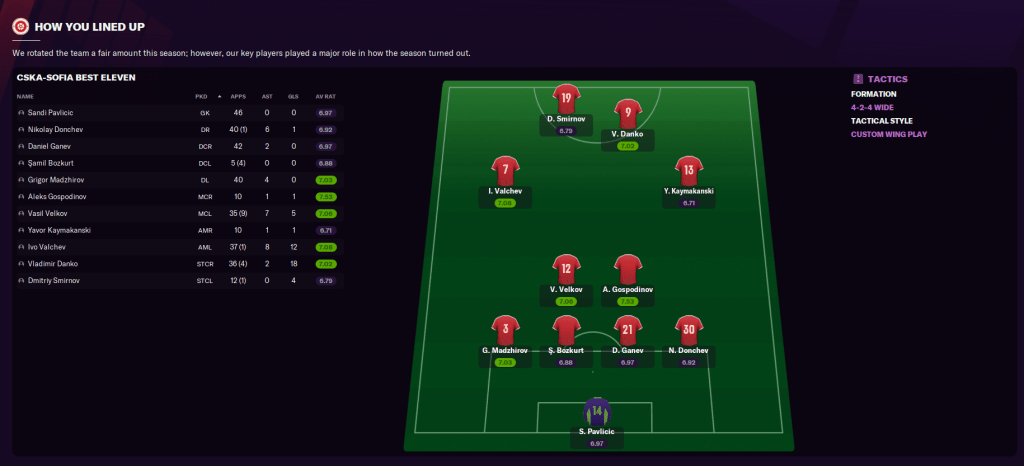The width and height of the screenshot is (1024, 466).
Task: Choose the goalkeeper's number 14 shirt
Action: (597, 412)
